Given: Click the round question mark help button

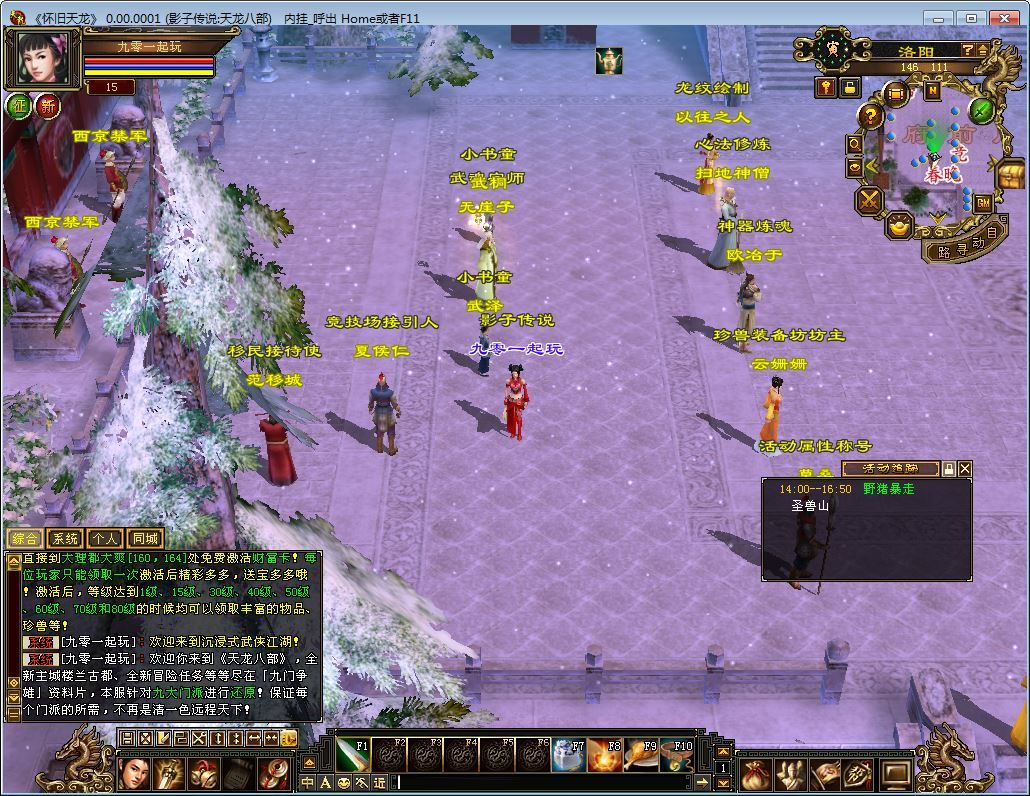Looking at the screenshot, I should point(871,116).
